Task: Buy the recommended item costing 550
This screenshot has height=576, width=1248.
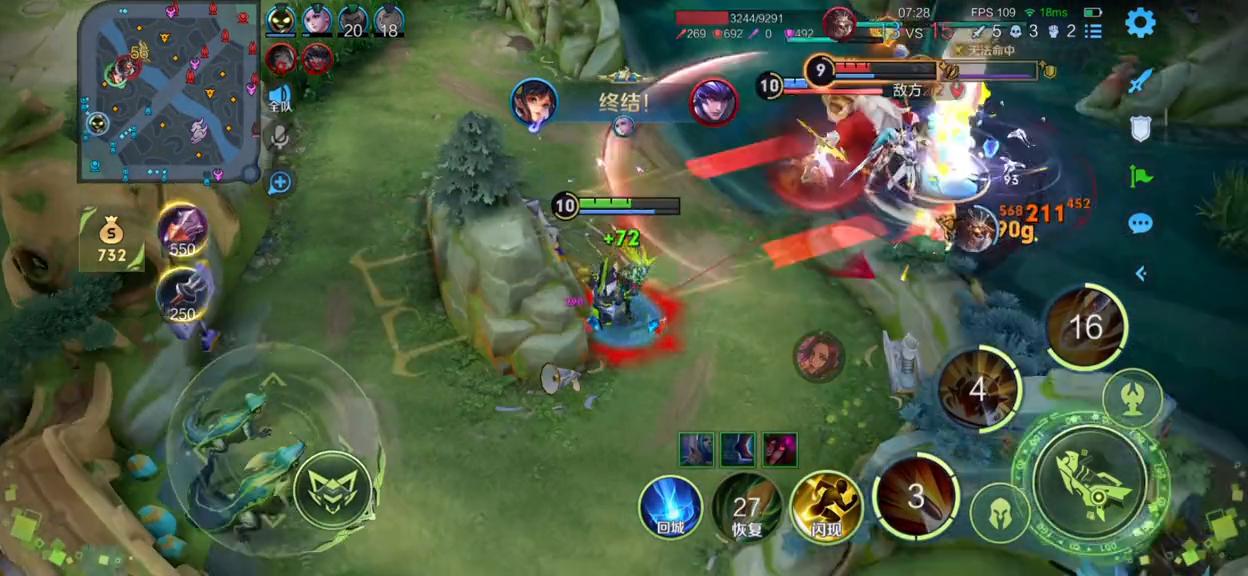Action: coord(182,230)
